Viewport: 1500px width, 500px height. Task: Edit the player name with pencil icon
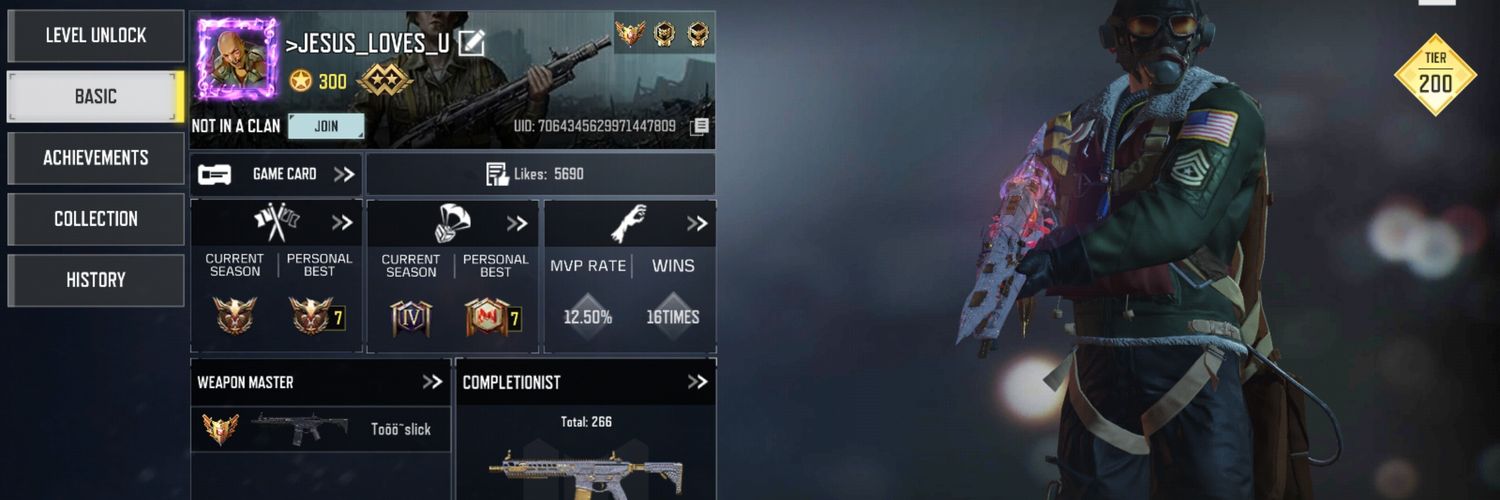pyautogui.click(x=471, y=43)
